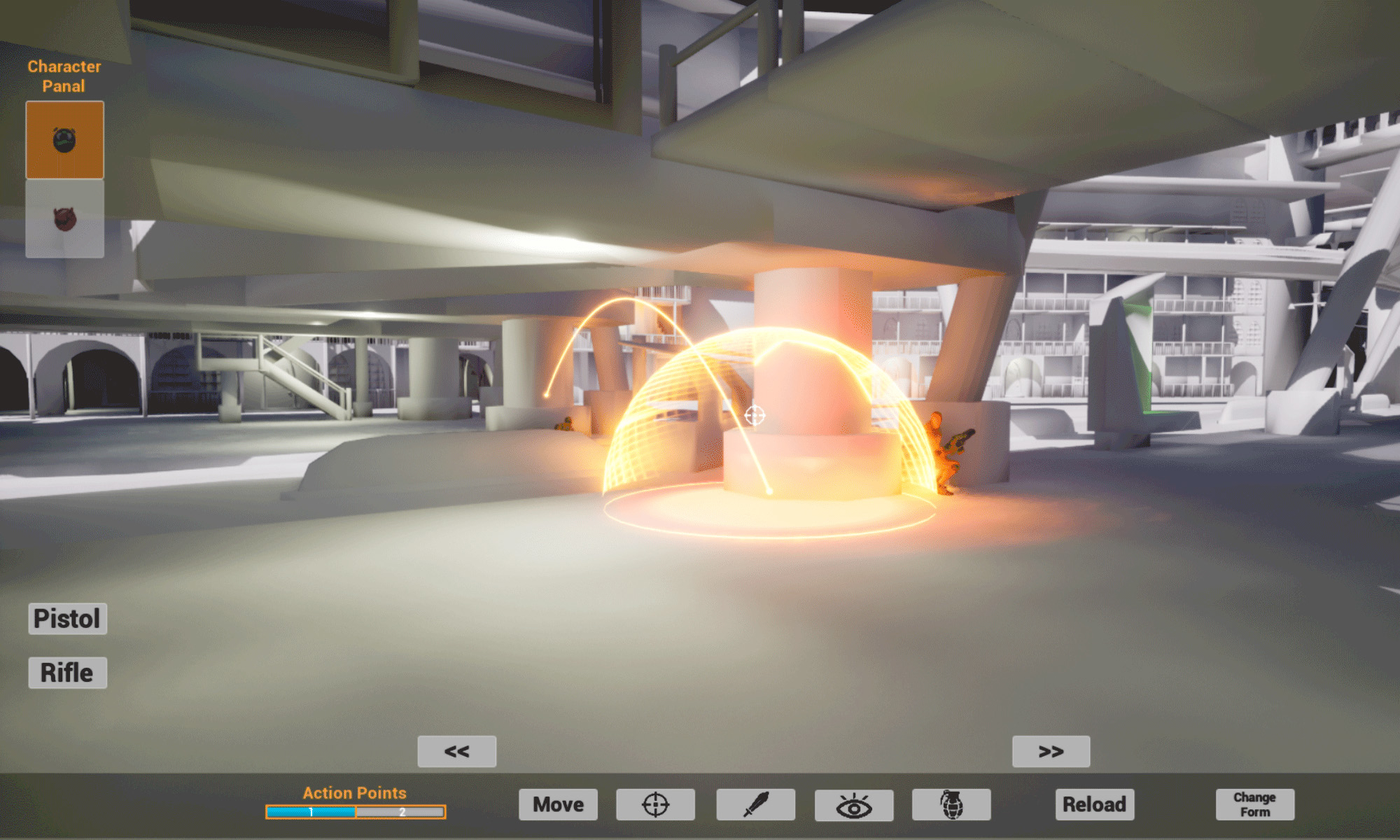This screenshot has height=840, width=1400.
Task: Select the orange highlighted character portrait
Action: [x=64, y=140]
